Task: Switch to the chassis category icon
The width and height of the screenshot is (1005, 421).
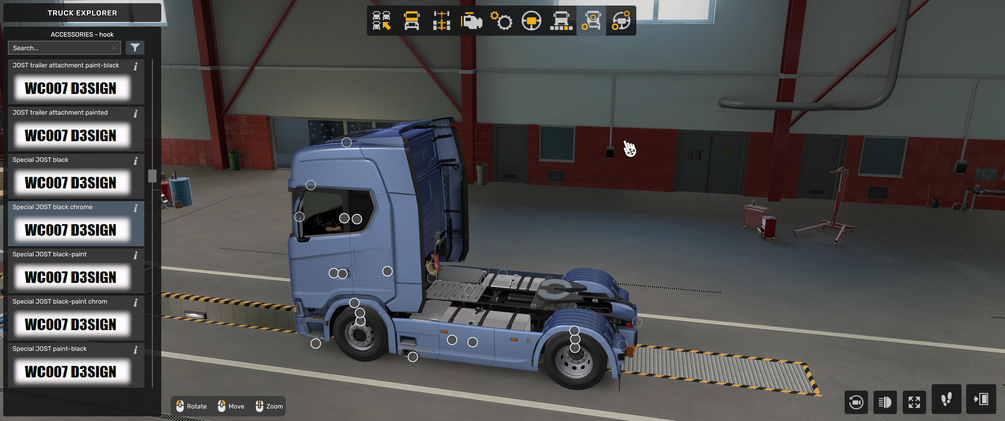Action: click(441, 21)
